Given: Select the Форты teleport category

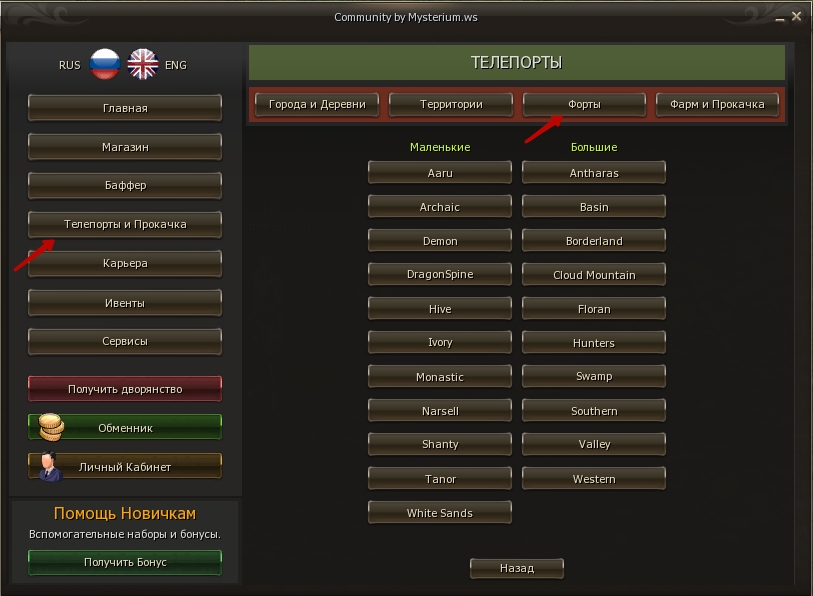Looking at the screenshot, I should [x=585, y=104].
